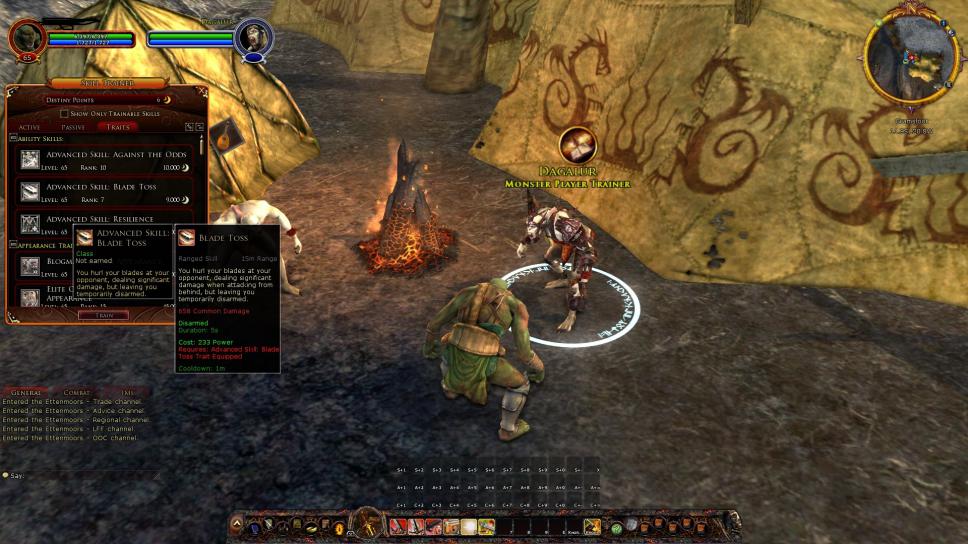The image size is (968, 544).
Task: Collapse the Ability Skills section
Action: (13, 138)
